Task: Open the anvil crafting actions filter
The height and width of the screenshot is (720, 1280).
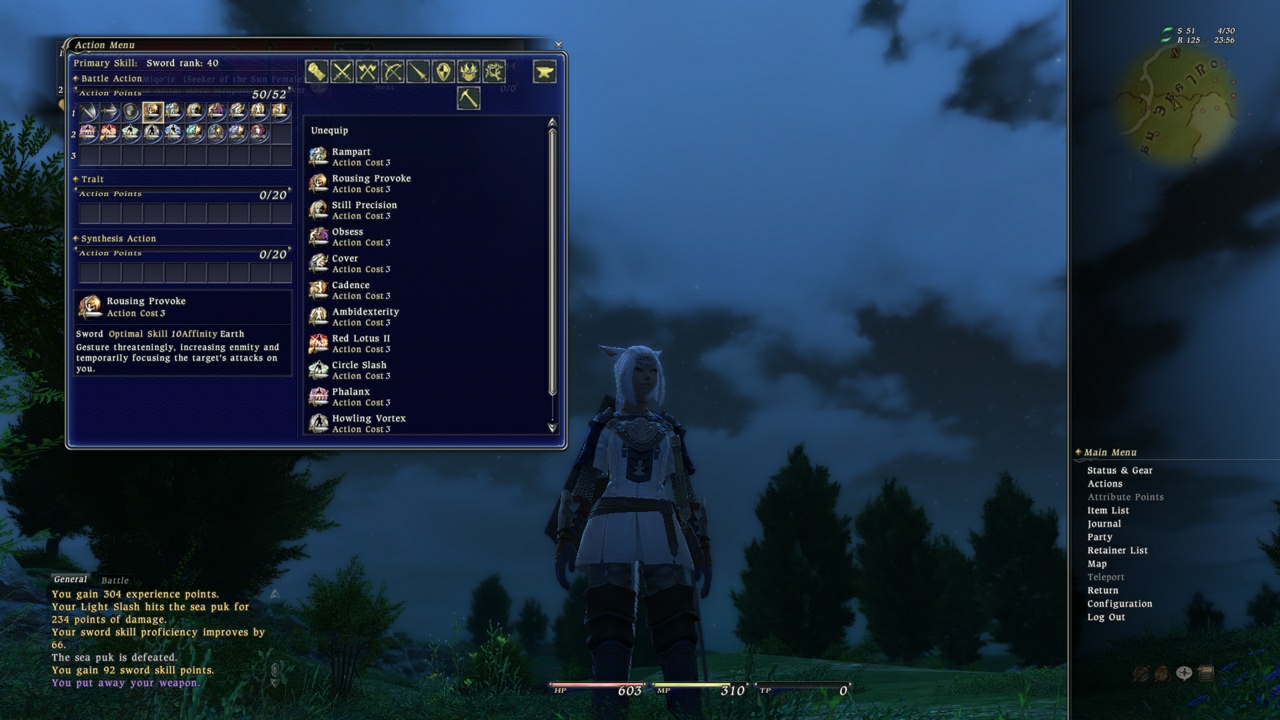Action: 543,71
